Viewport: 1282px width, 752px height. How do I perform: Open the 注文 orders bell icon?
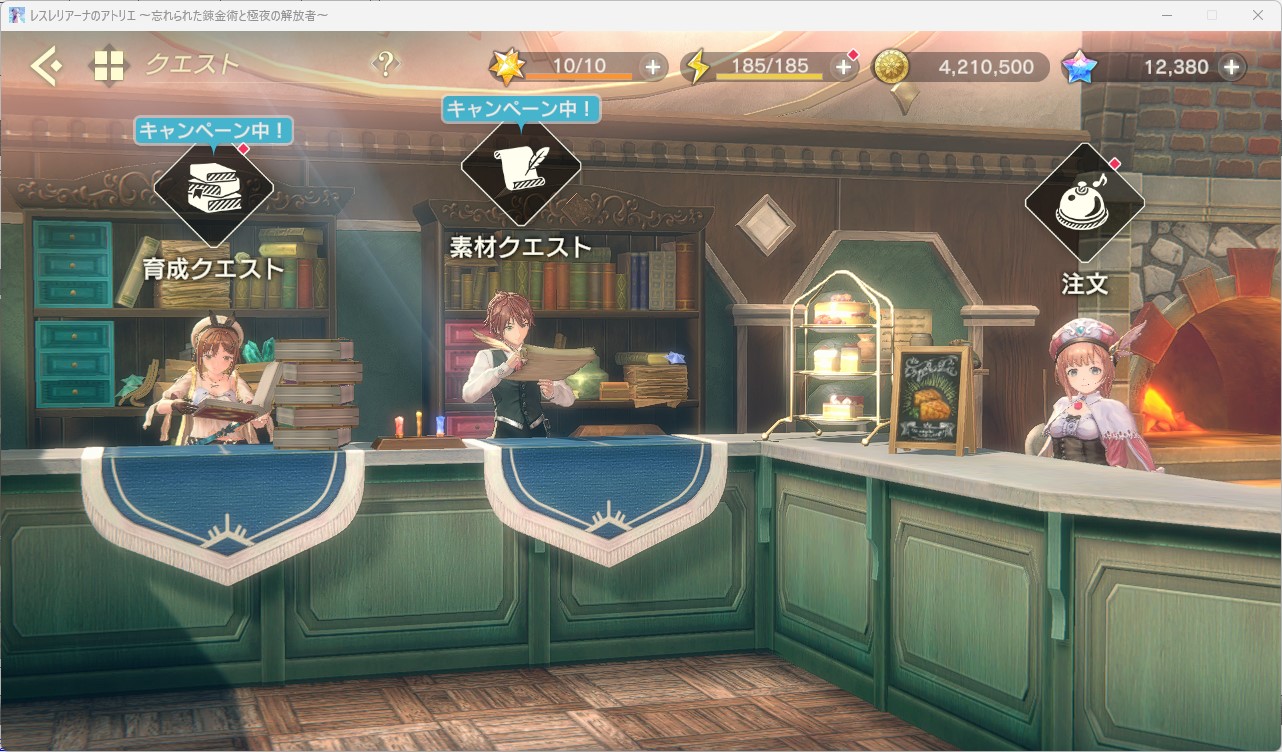pos(1085,203)
